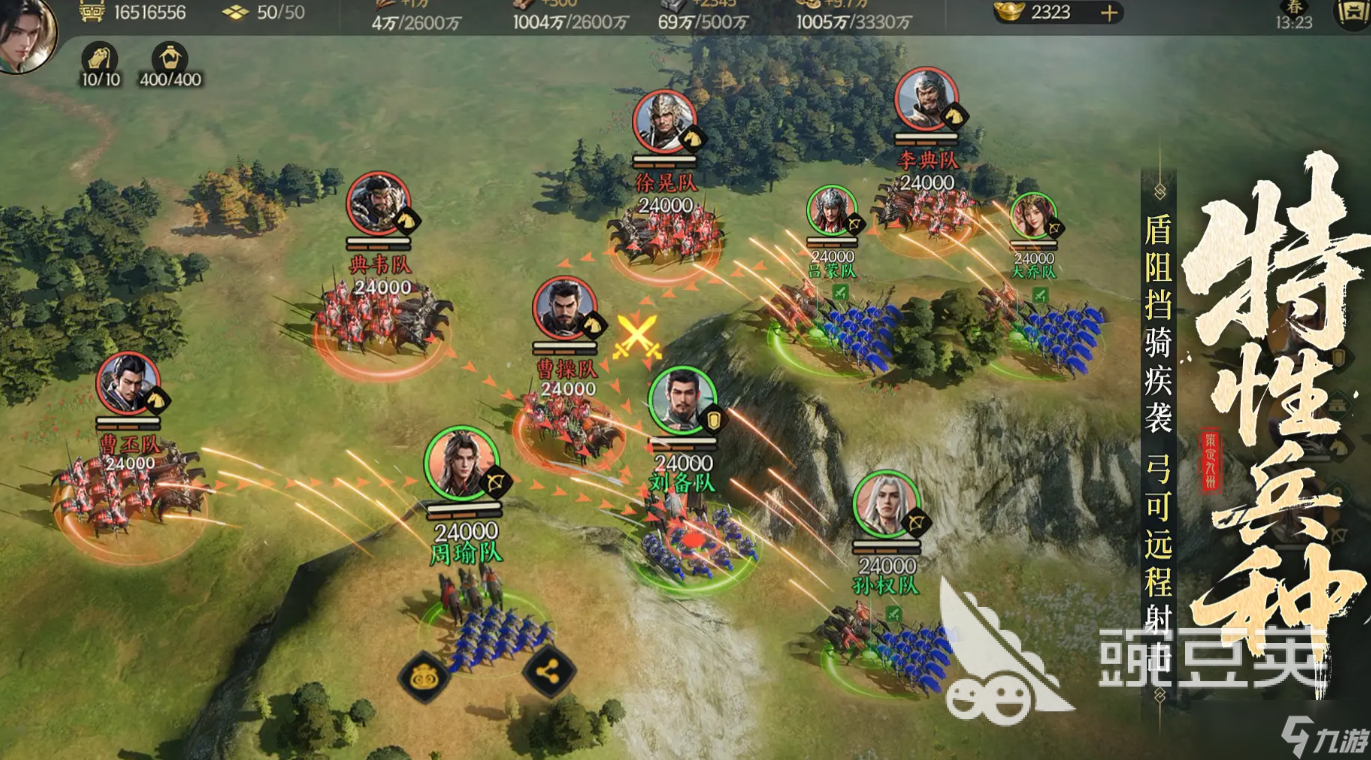Choose the 周瑜队 general portrait
The width and height of the screenshot is (1371, 760).
coord(461,462)
